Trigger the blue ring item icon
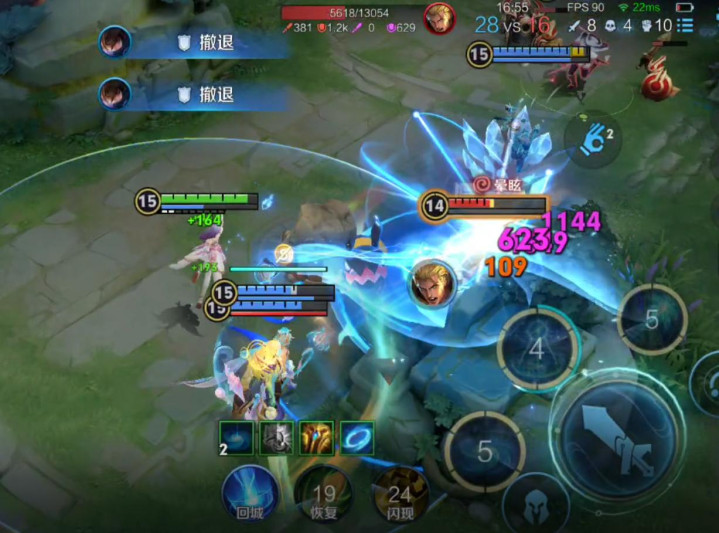The height and width of the screenshot is (533, 719). 357,438
